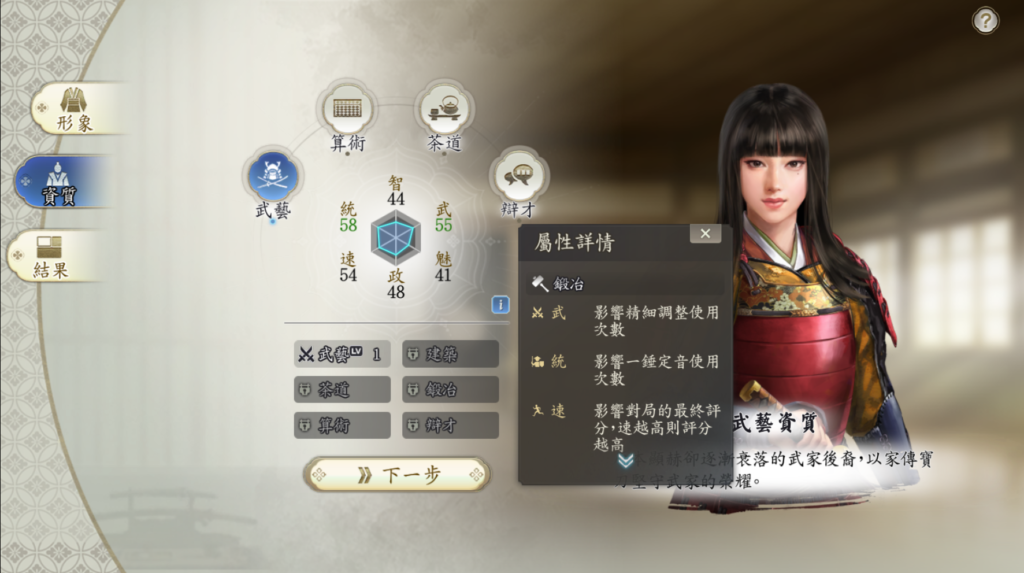Select the 算術 aptitude icon
Screen dimensions: 1024x573
[347, 108]
